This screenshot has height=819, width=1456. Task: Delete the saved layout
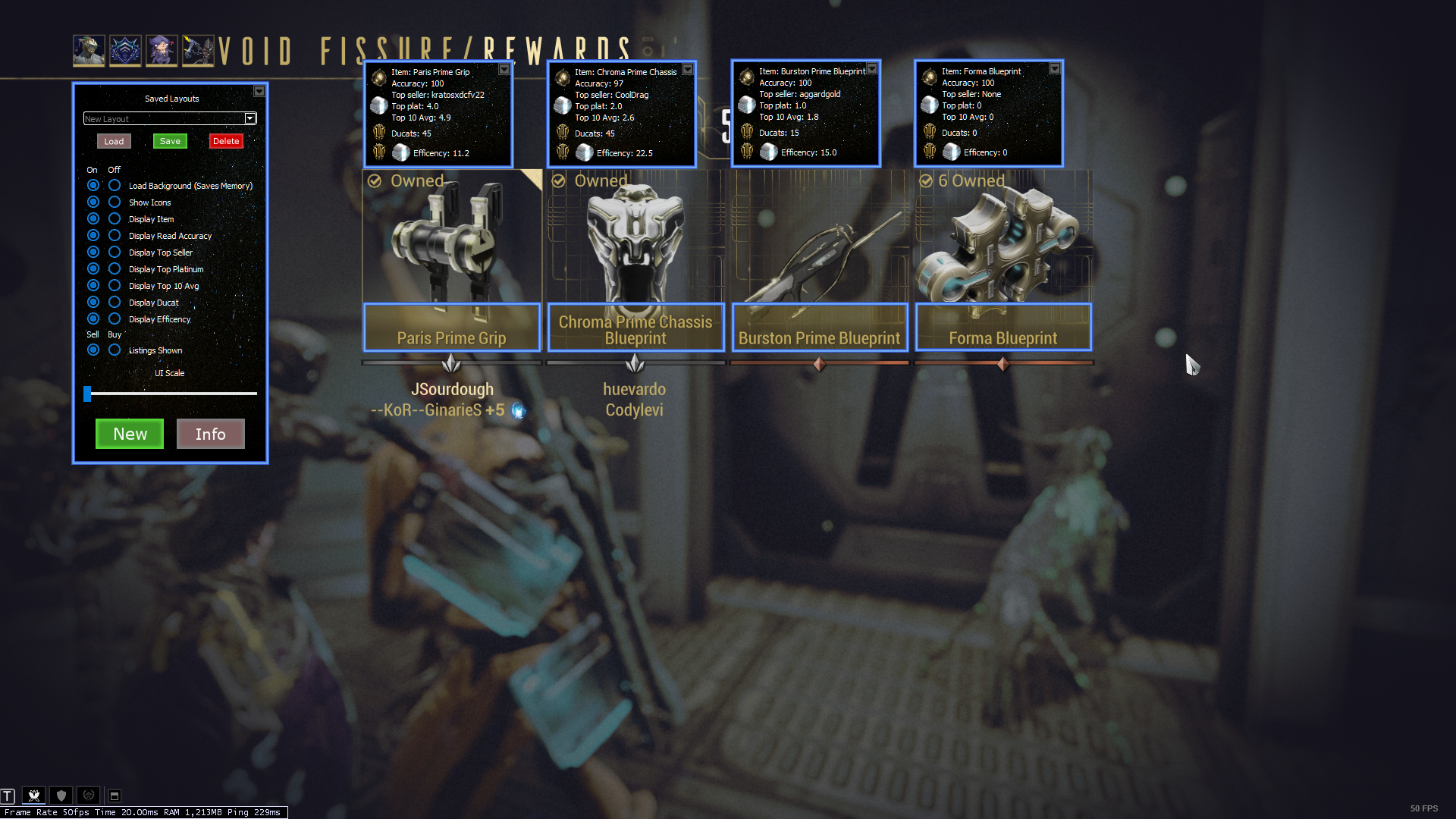click(x=226, y=141)
